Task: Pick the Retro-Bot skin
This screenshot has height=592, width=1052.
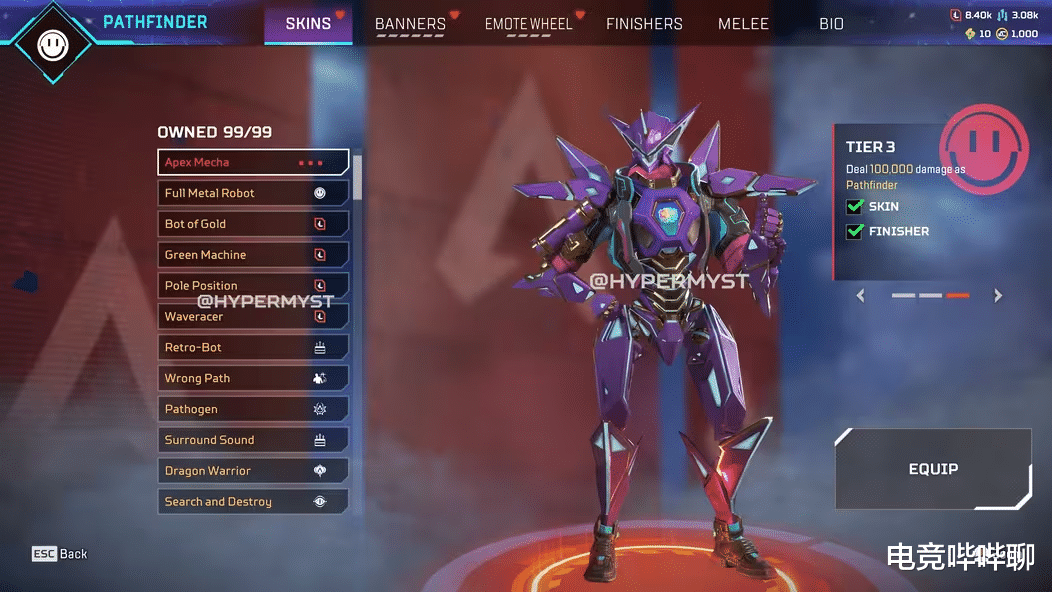Action: point(253,348)
